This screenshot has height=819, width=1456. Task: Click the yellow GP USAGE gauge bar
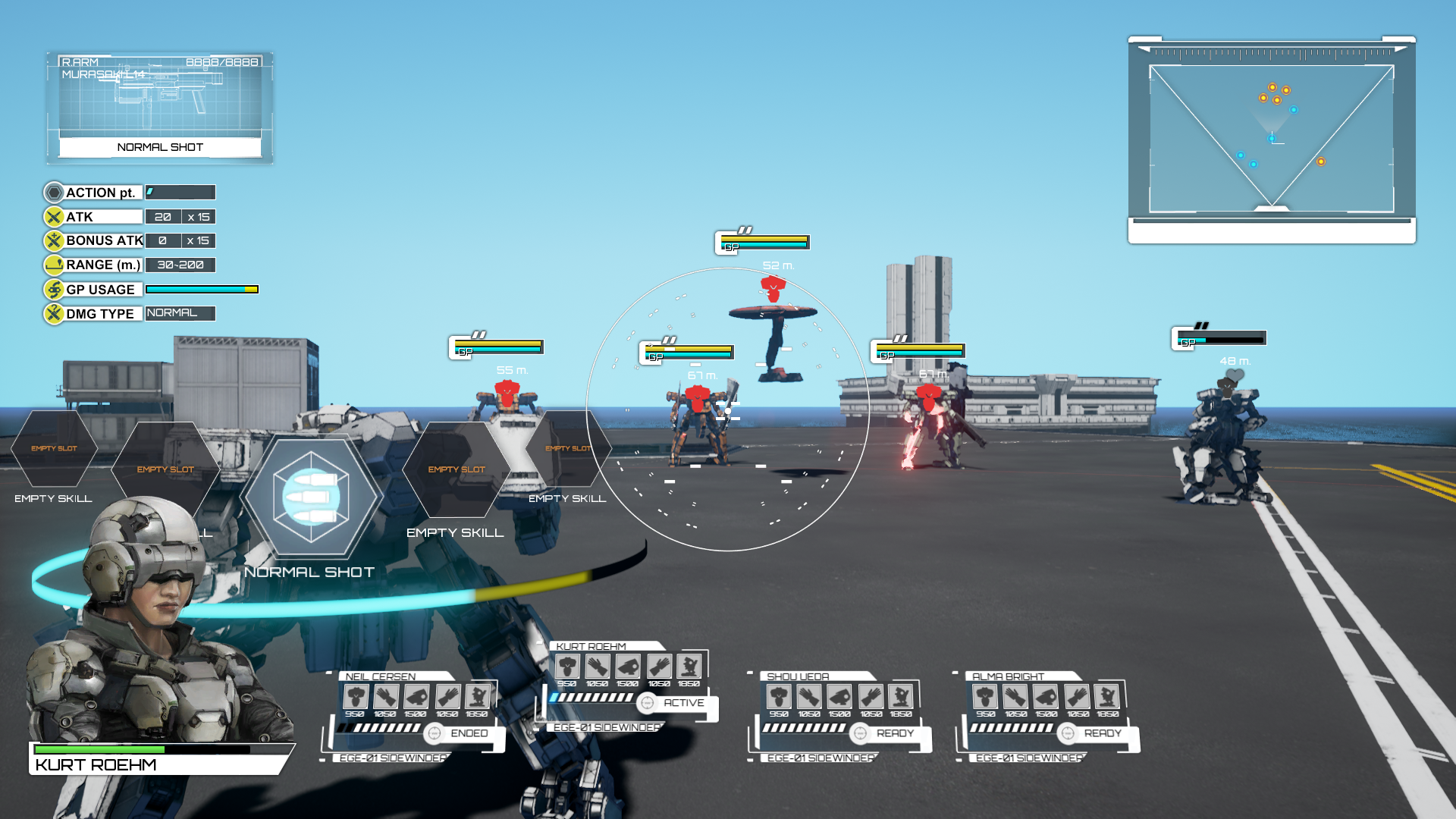(201, 289)
